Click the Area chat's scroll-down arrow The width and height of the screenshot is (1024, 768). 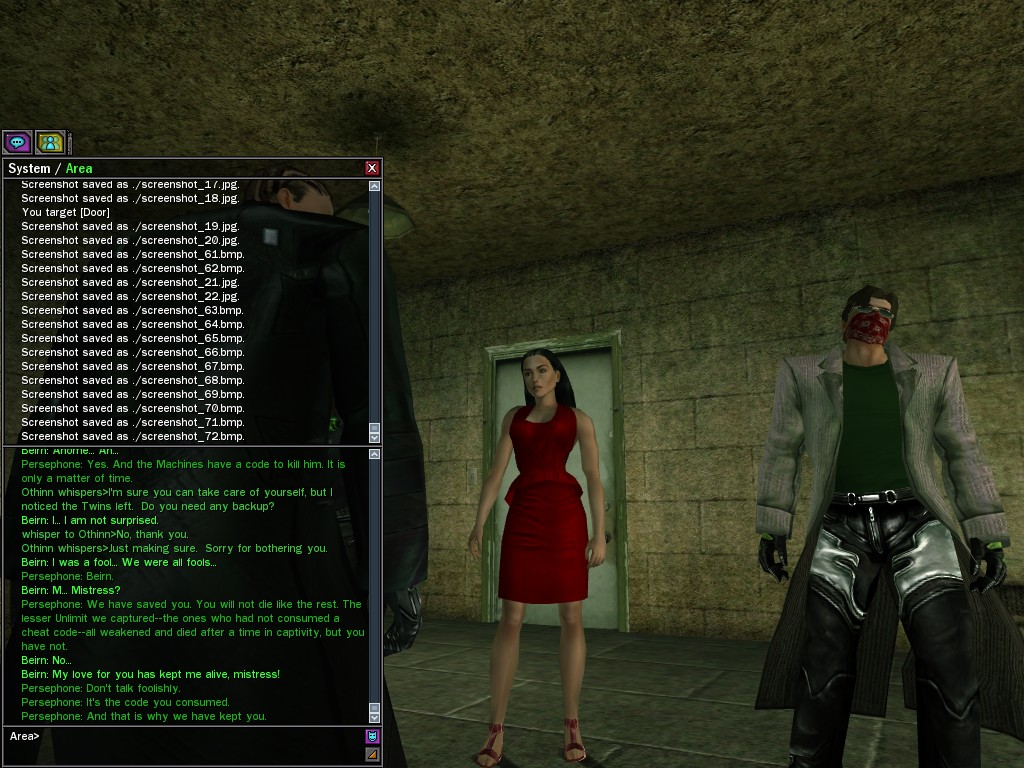[375, 717]
